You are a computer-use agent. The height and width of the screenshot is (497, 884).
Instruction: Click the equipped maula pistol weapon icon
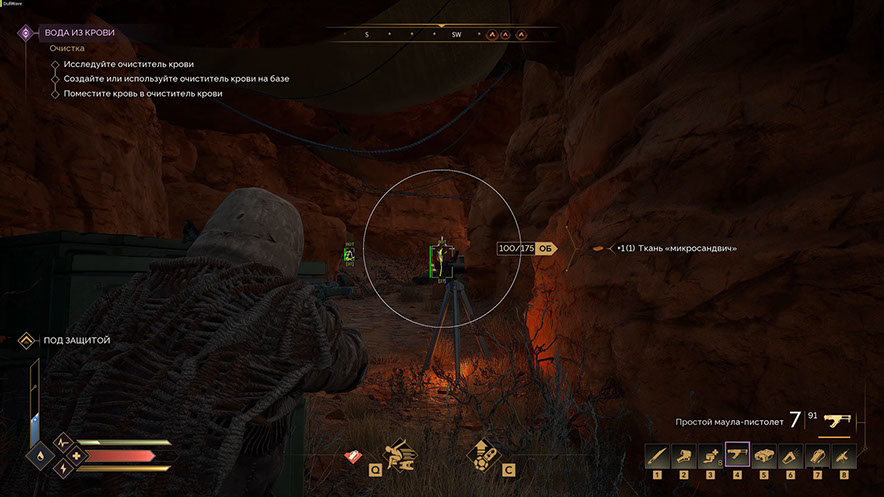pyautogui.click(x=837, y=420)
